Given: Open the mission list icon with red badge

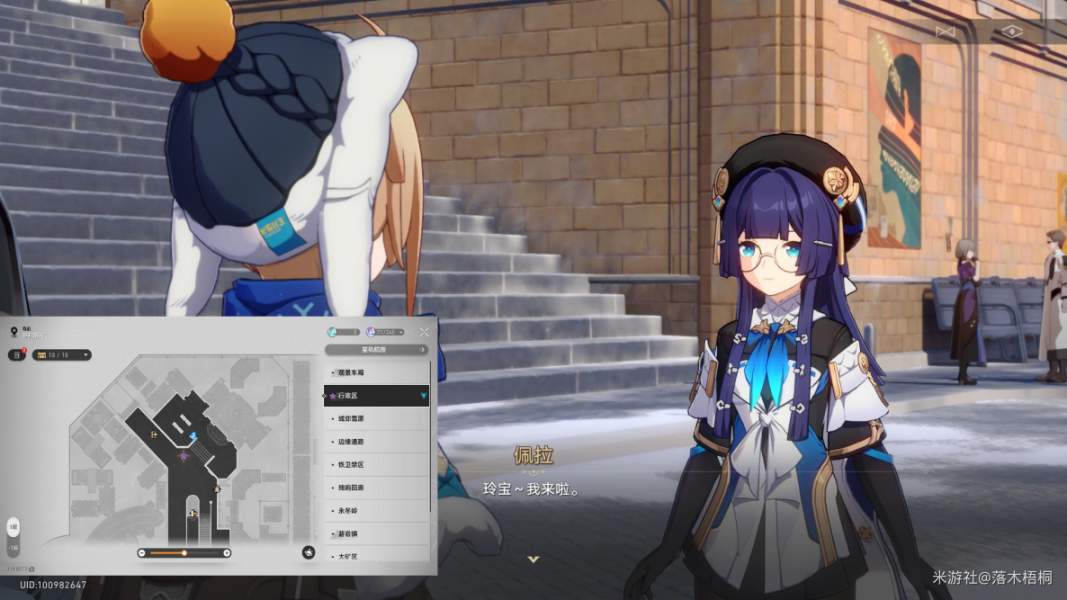Looking at the screenshot, I should coord(16,355).
